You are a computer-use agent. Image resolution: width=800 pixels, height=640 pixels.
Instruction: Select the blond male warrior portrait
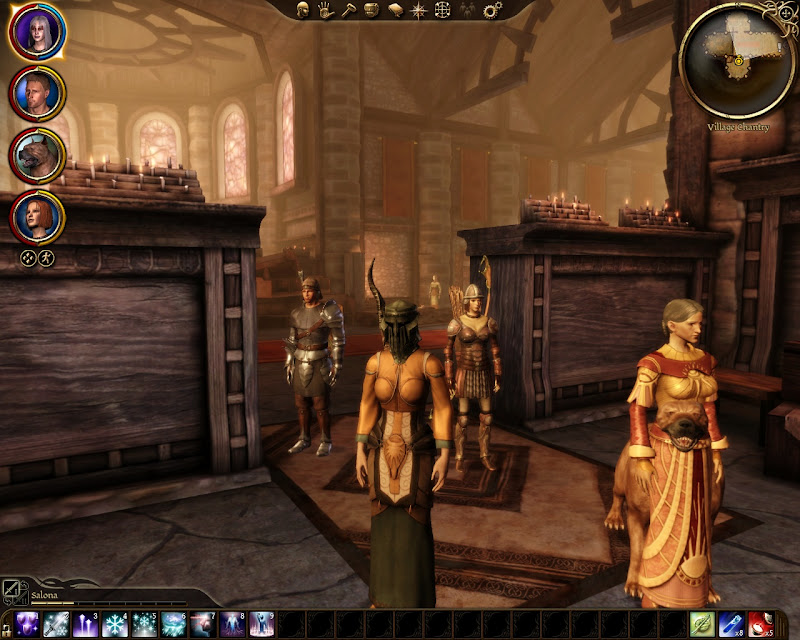[x=38, y=94]
